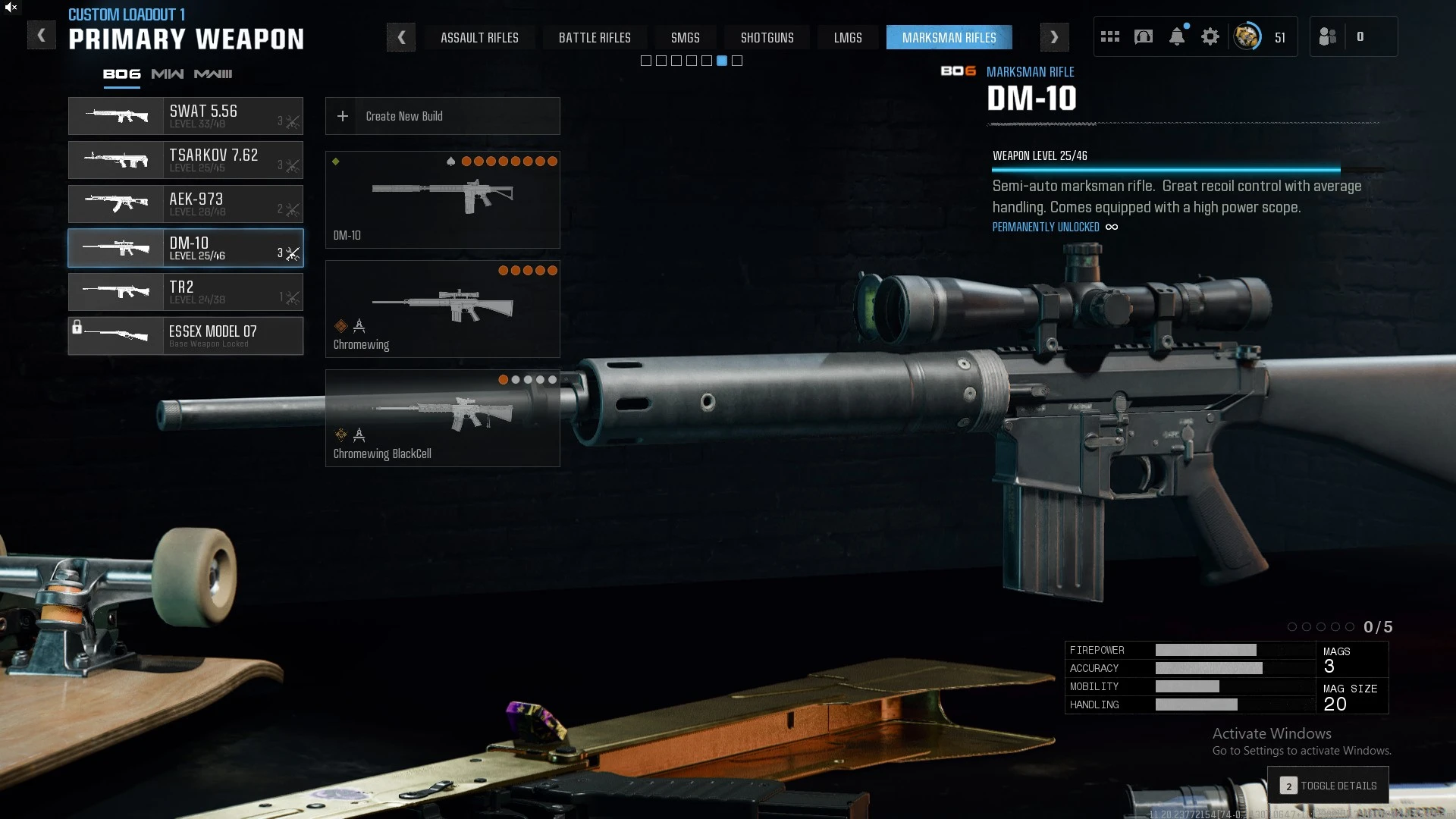Switch to the LMGs tab

(848, 37)
